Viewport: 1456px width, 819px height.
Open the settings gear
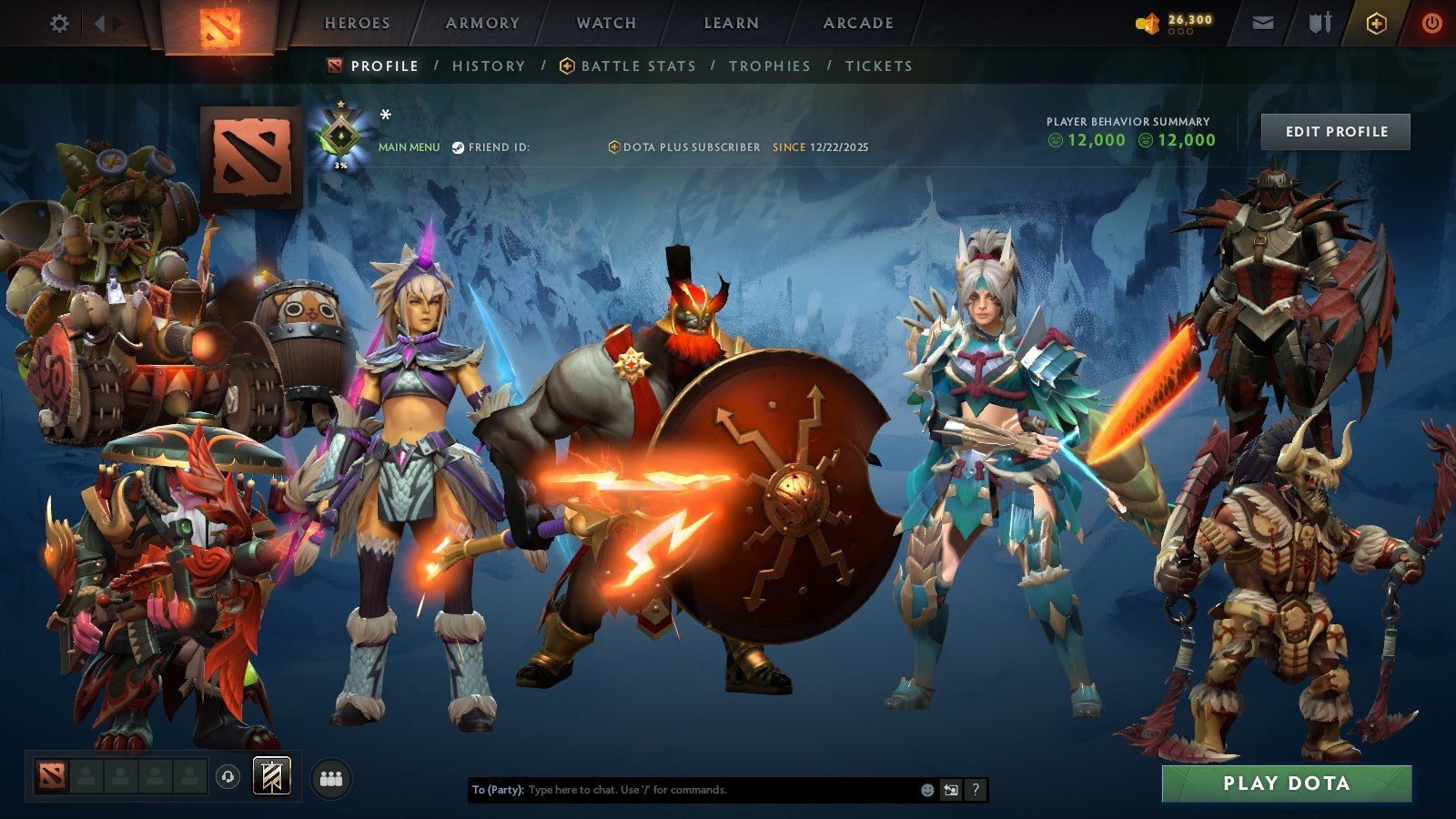[x=60, y=24]
